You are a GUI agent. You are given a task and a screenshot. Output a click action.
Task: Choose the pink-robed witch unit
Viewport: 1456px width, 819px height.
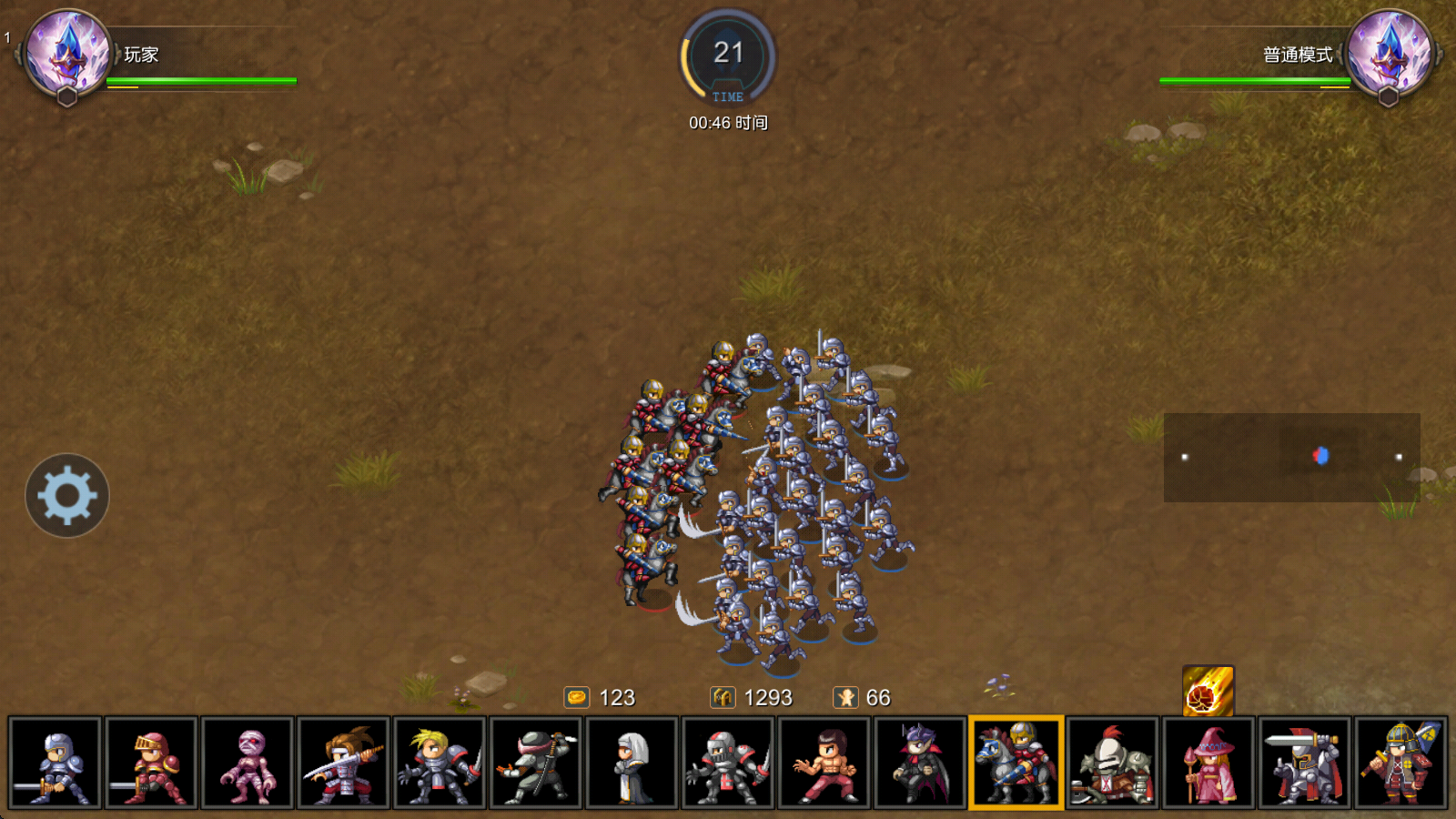point(1208,763)
